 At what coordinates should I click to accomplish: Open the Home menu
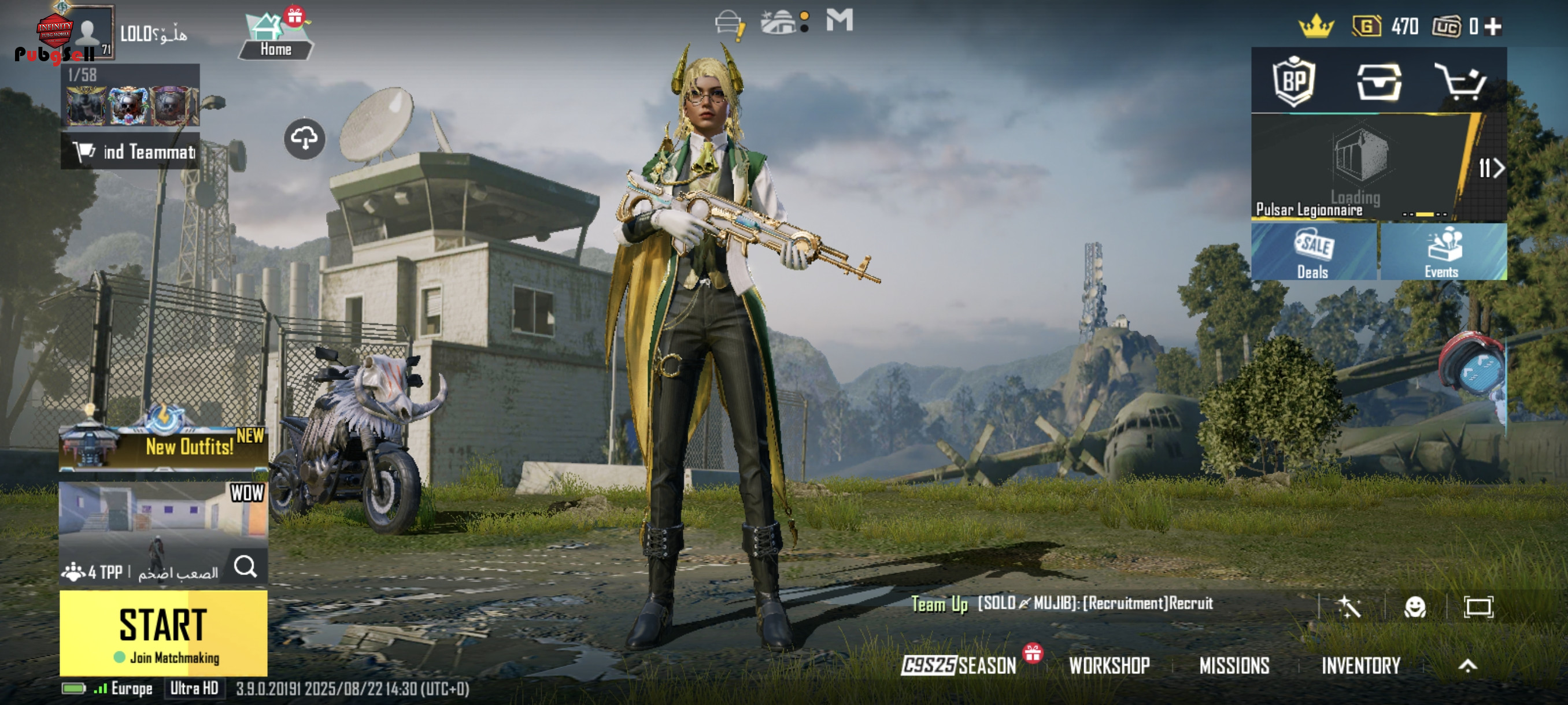(275, 38)
